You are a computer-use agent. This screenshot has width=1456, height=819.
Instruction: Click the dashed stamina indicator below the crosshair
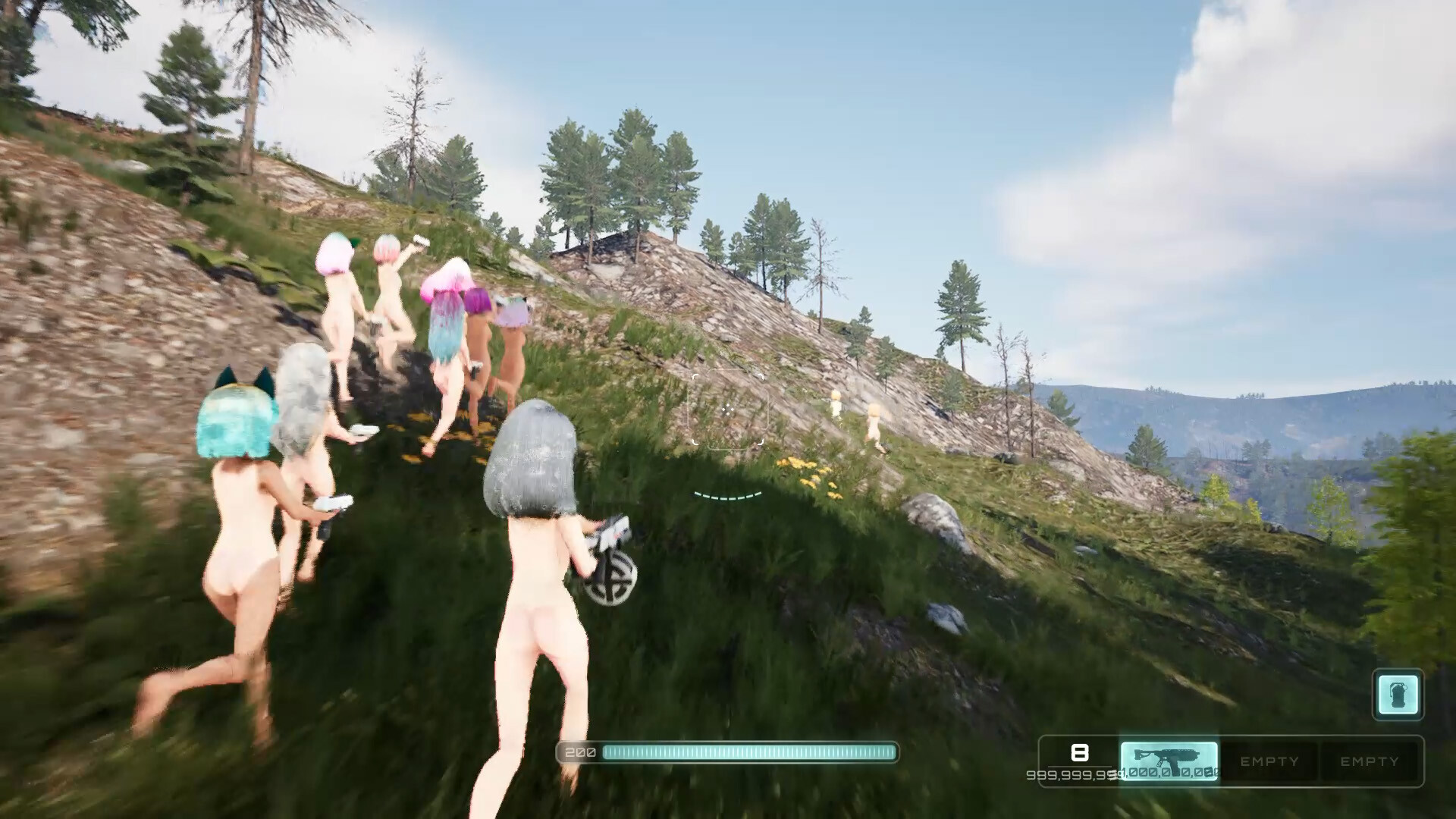coord(724,494)
